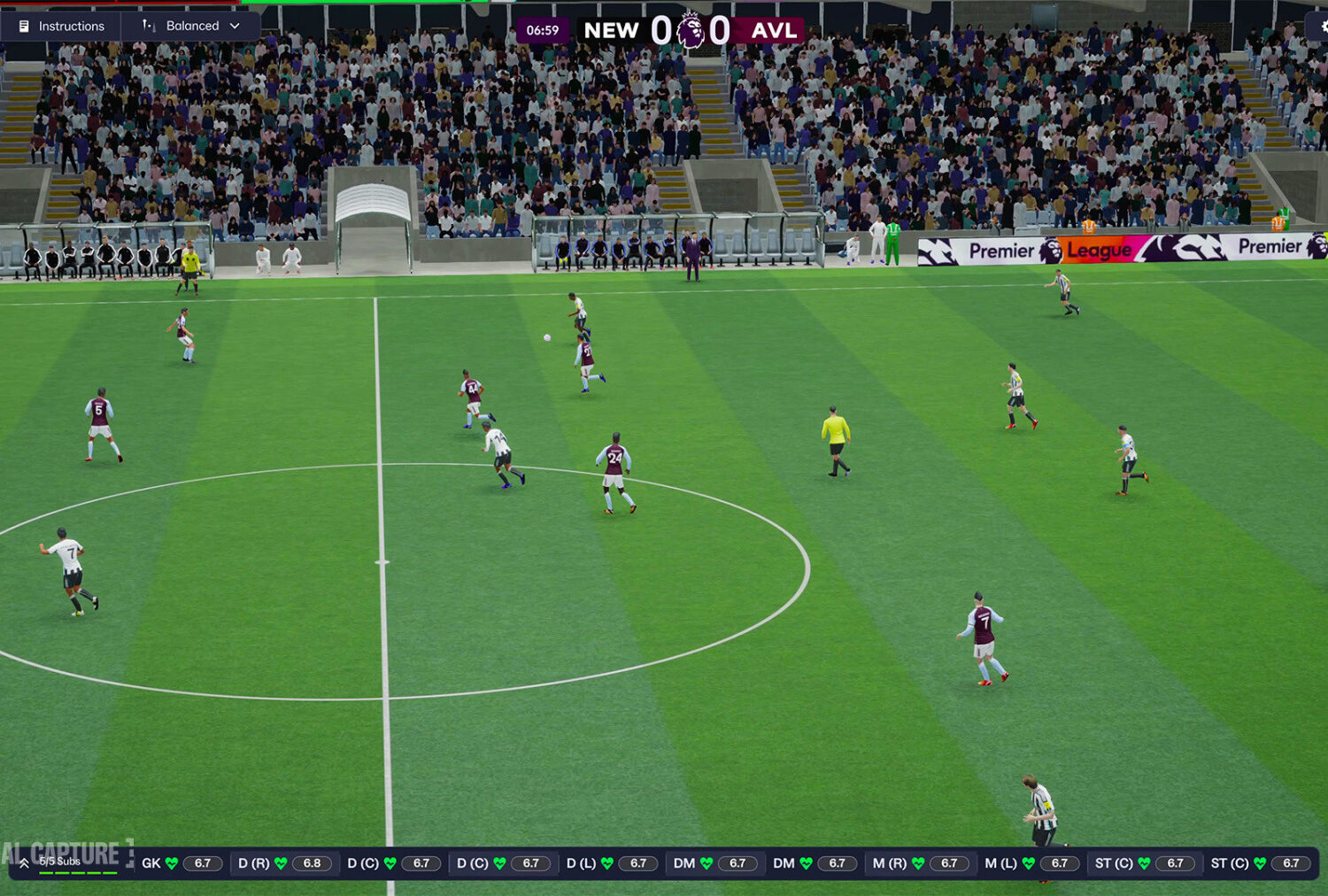The width and height of the screenshot is (1328, 896).
Task: Open the Balanced mentality dropdown
Action: point(191,27)
